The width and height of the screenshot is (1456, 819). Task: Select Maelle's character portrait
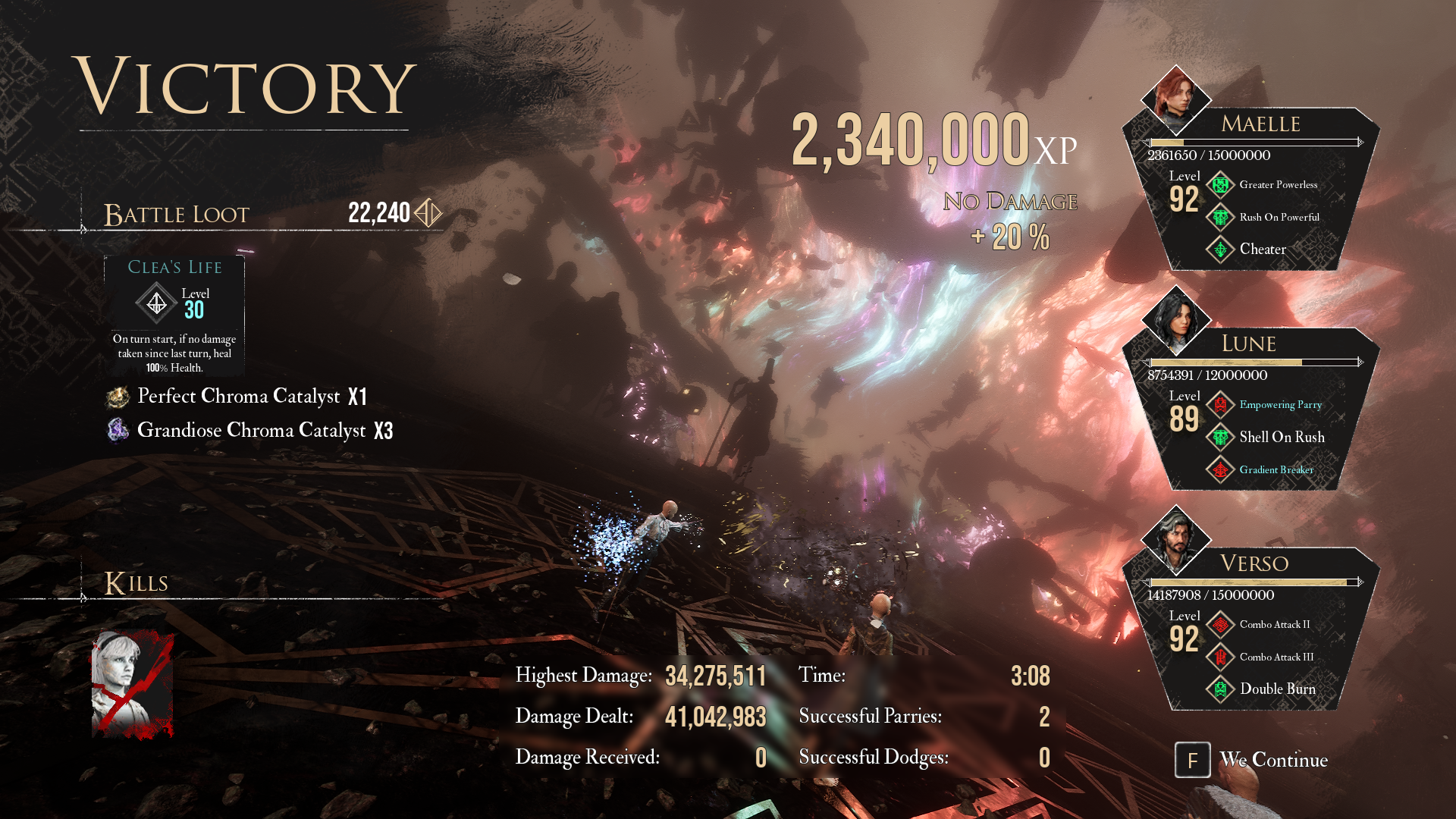coord(1175,99)
